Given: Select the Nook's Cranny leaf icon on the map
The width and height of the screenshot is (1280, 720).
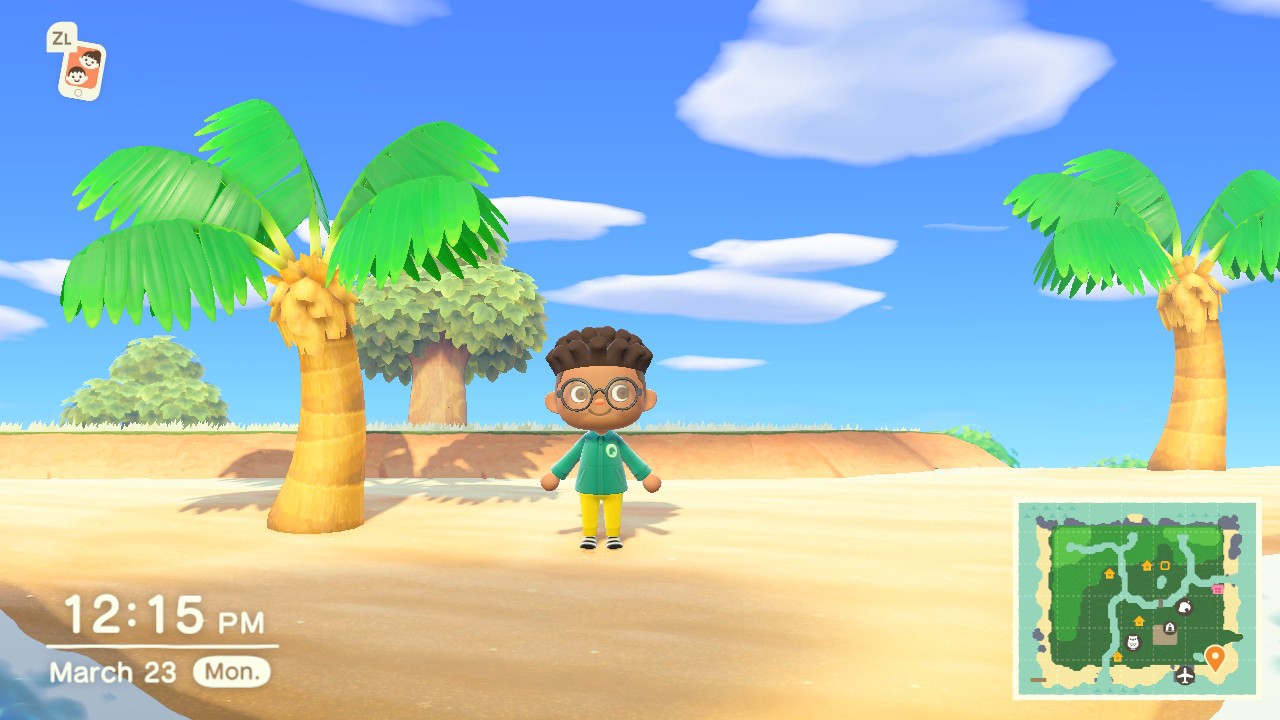Looking at the screenshot, I should (1184, 608).
